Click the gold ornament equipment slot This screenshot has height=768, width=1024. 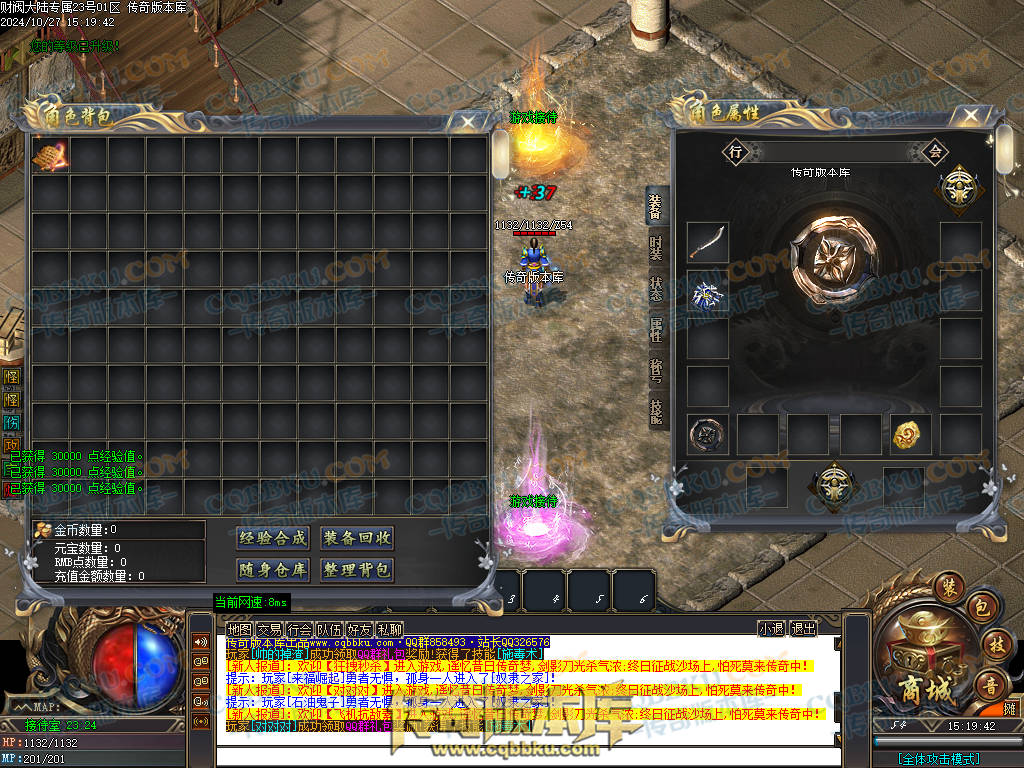click(x=911, y=434)
